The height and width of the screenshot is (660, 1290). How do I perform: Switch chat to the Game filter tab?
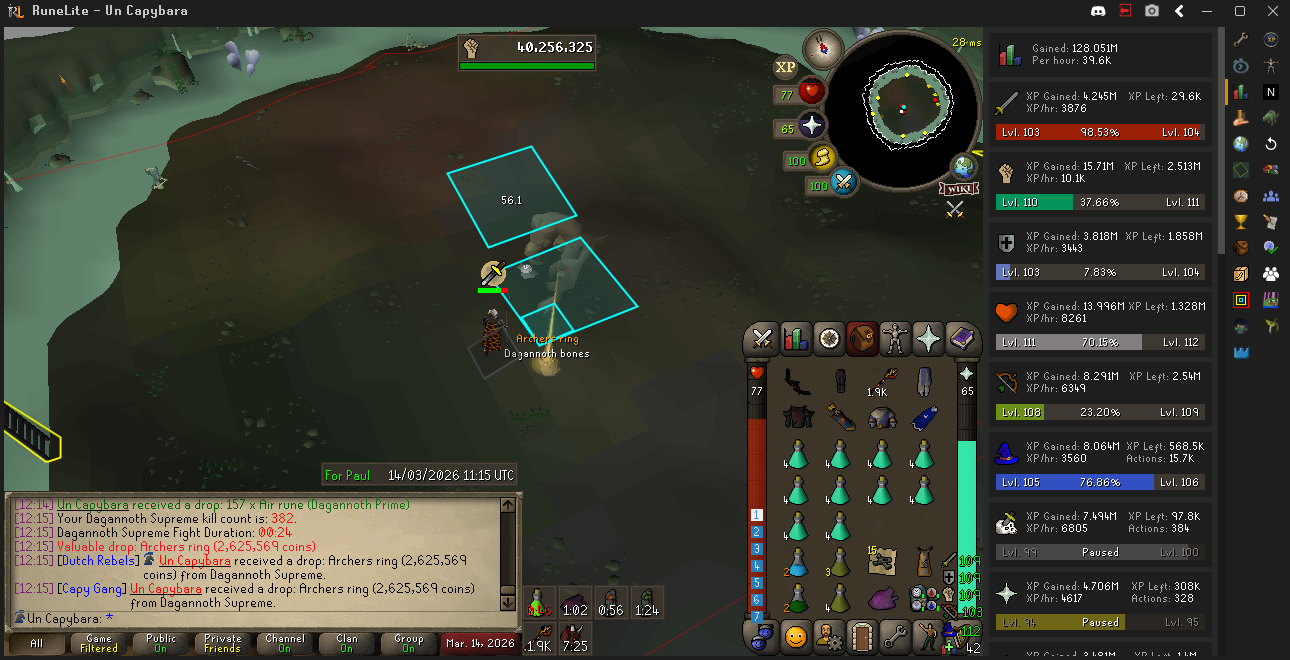(x=99, y=643)
